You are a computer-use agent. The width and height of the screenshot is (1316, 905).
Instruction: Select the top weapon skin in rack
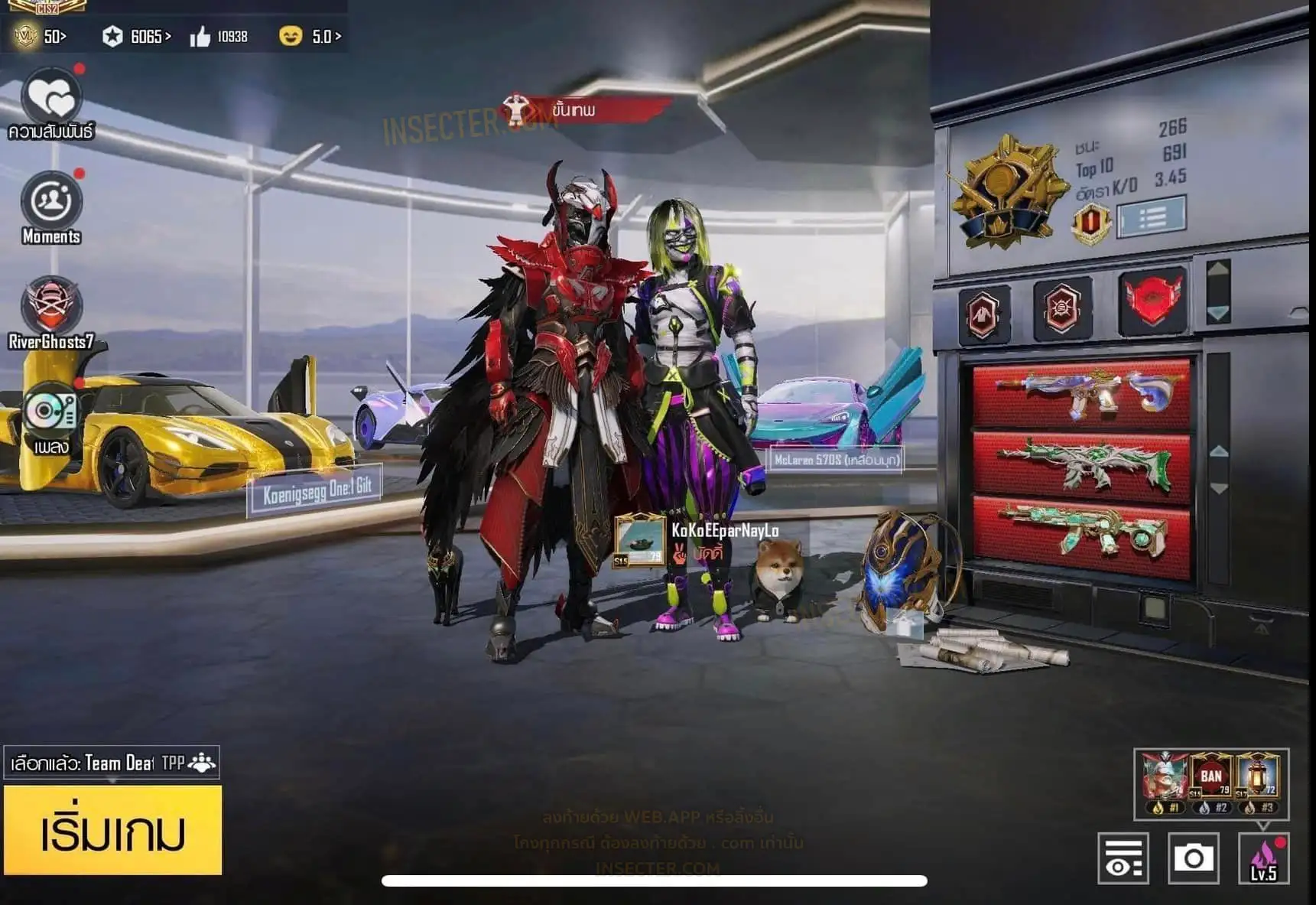(1081, 394)
